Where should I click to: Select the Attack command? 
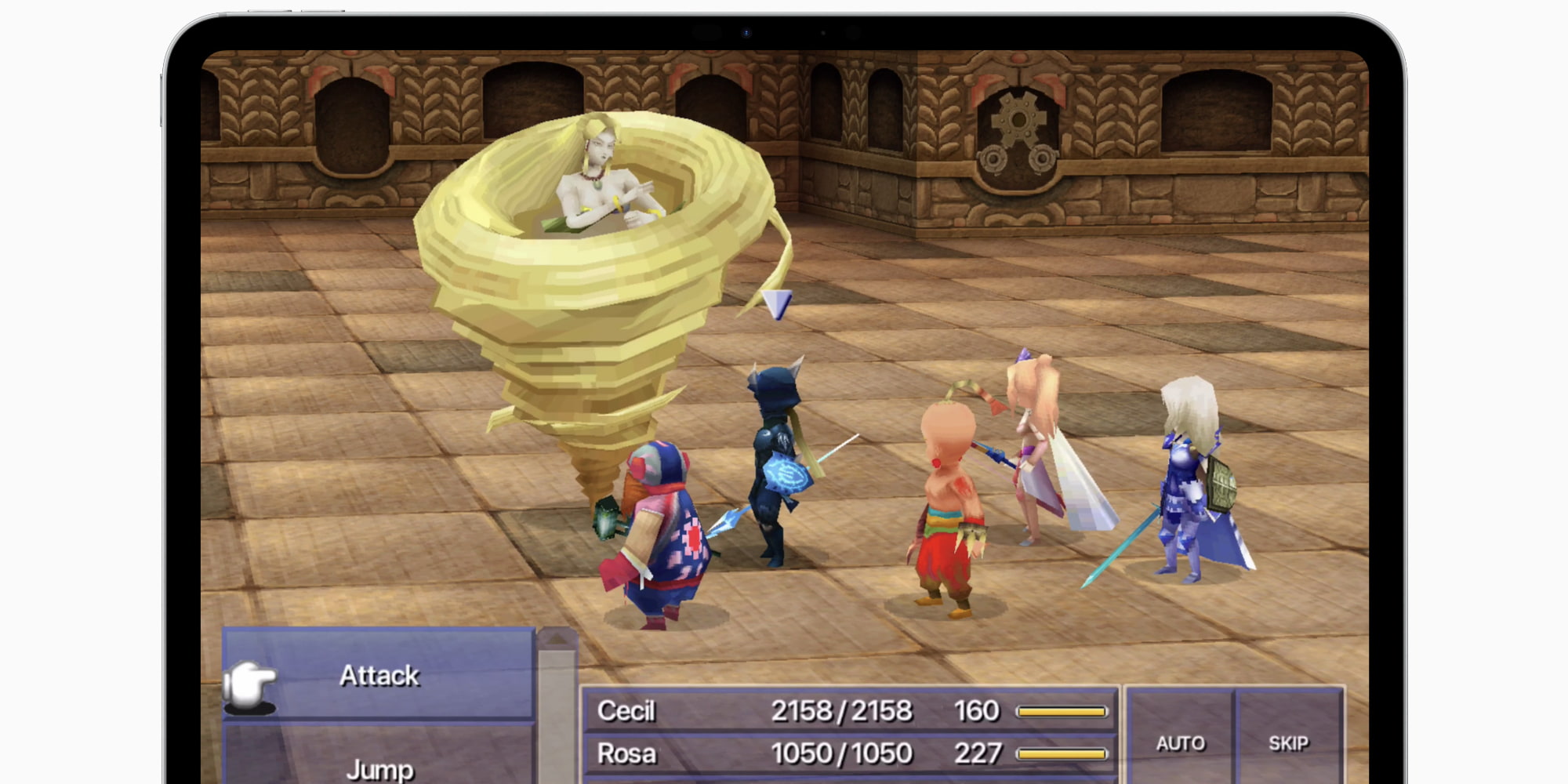tap(379, 675)
